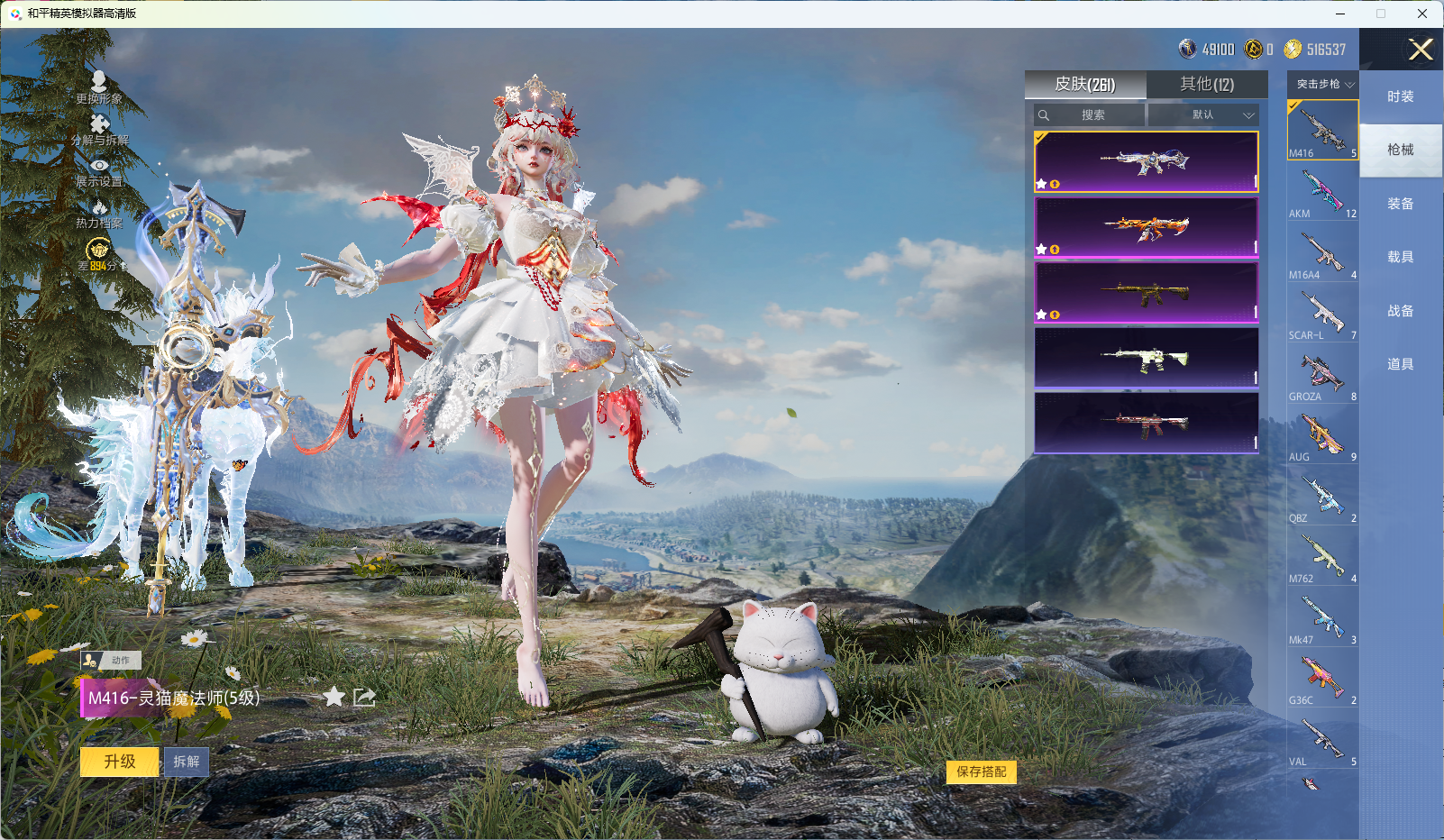The image size is (1444, 840).
Task: Open 更换形象 character change
Action: (x=99, y=87)
